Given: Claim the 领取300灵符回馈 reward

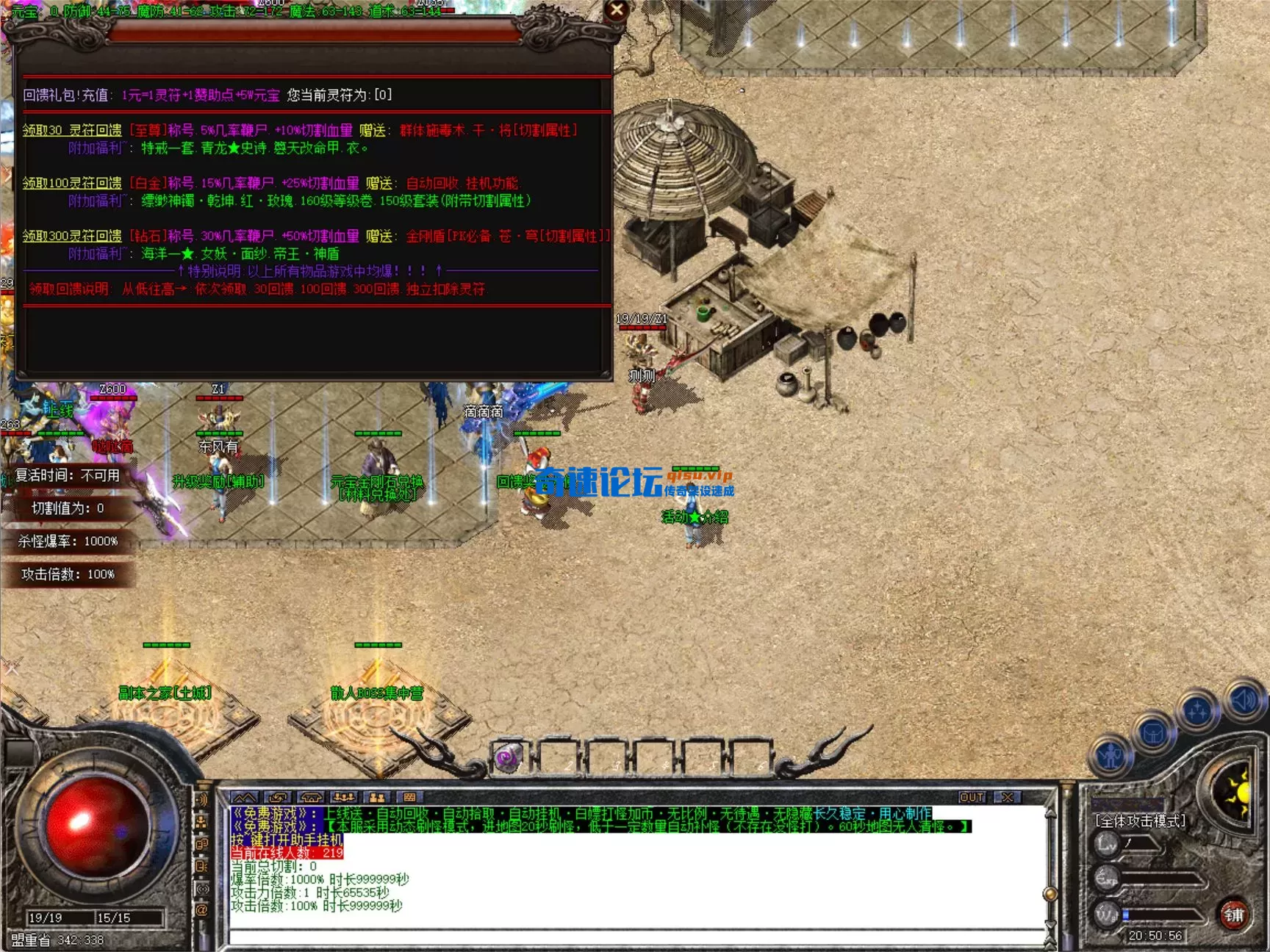Looking at the screenshot, I should [x=72, y=236].
